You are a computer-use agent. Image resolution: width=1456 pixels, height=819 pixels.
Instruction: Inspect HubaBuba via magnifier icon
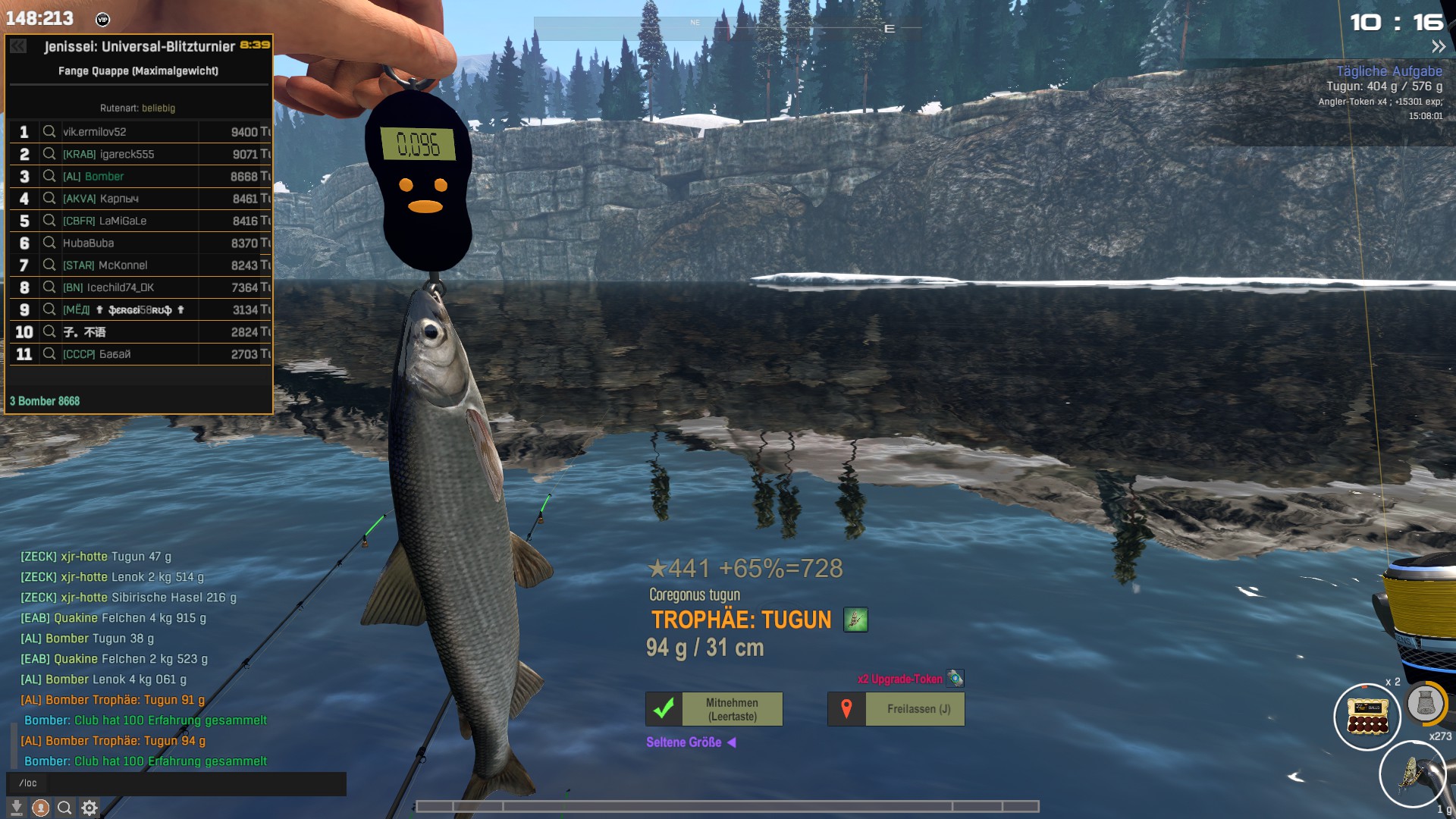pos(49,243)
